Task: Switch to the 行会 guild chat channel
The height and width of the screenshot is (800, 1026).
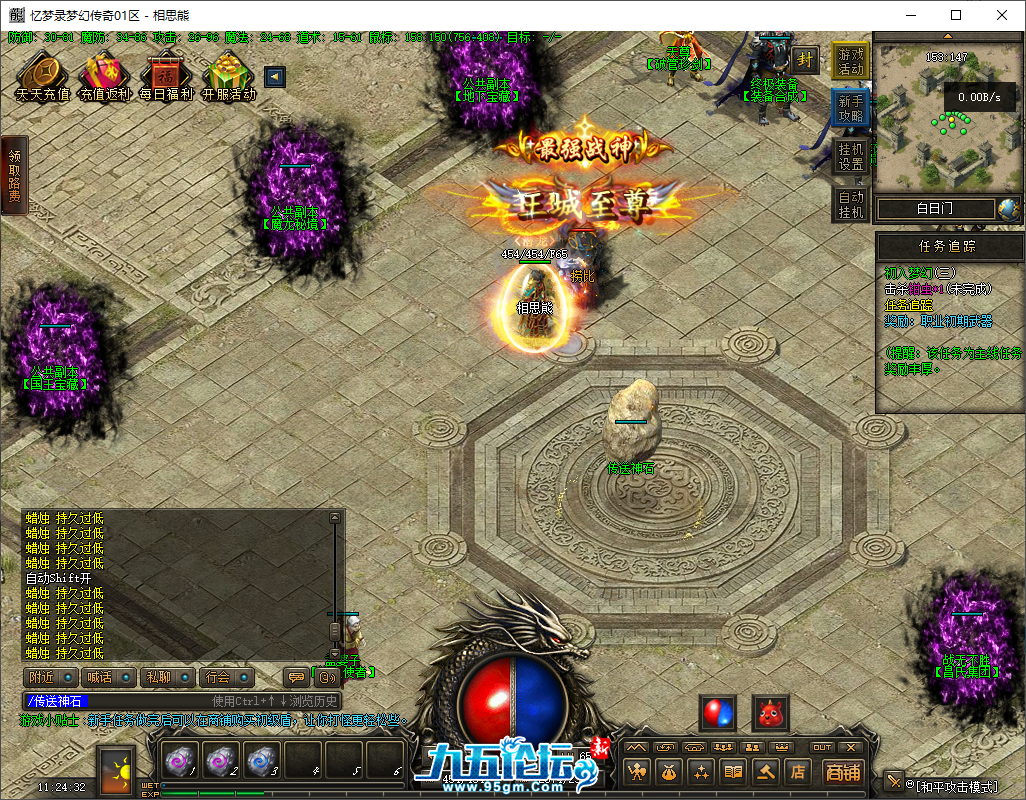Action: pos(223,677)
